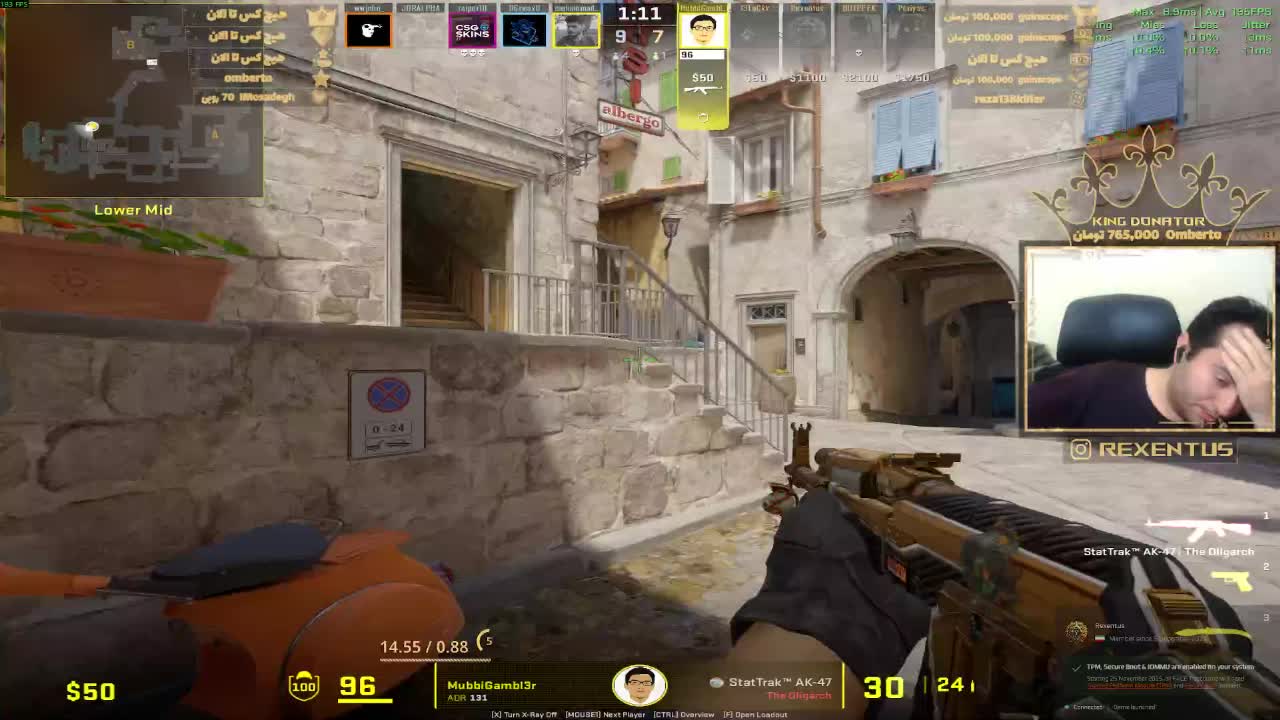Click the King Donator banner
The width and height of the screenshot is (1280, 720).
pyautogui.click(x=1148, y=200)
